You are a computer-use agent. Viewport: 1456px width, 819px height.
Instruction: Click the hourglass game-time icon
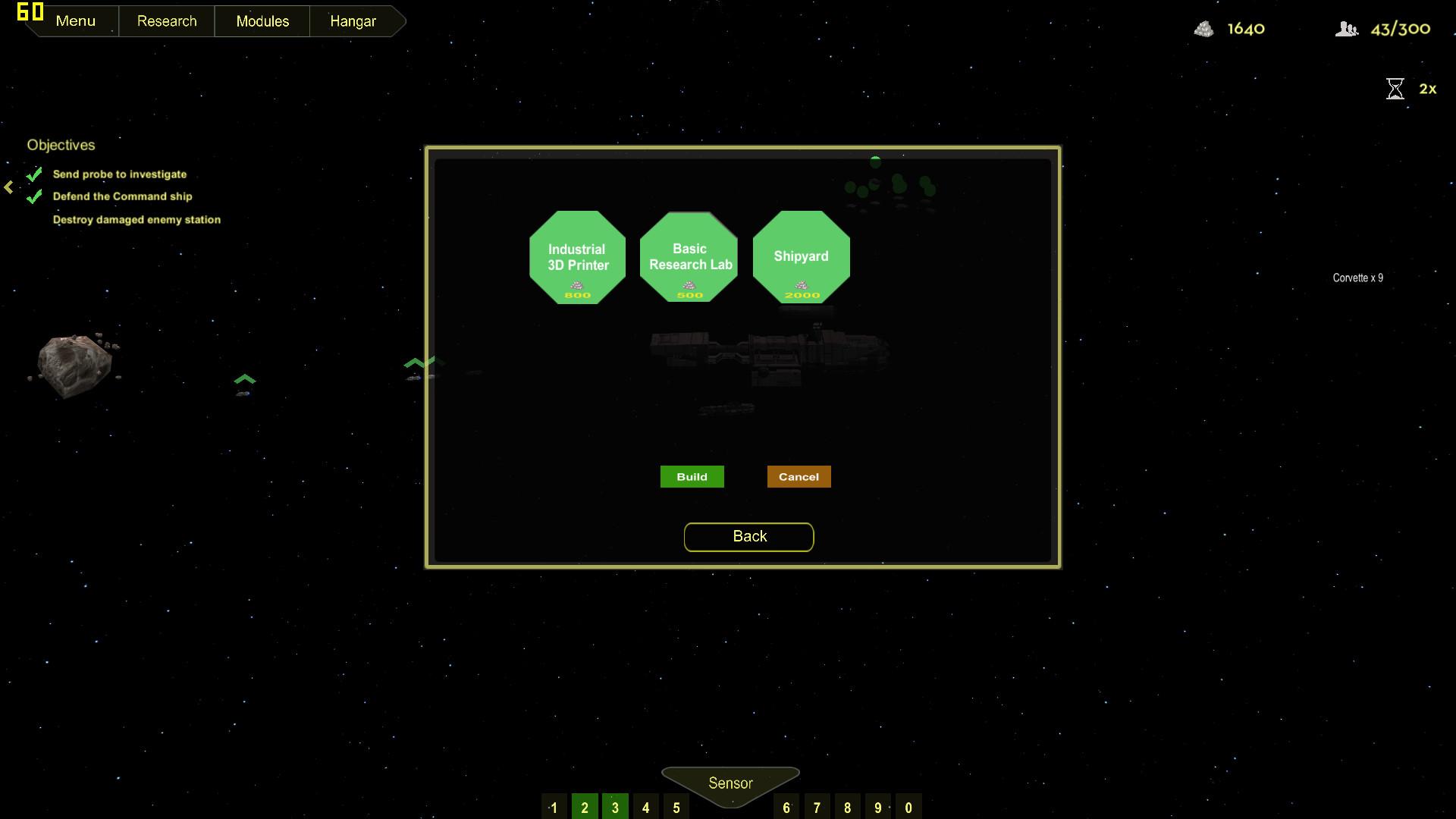point(1395,89)
